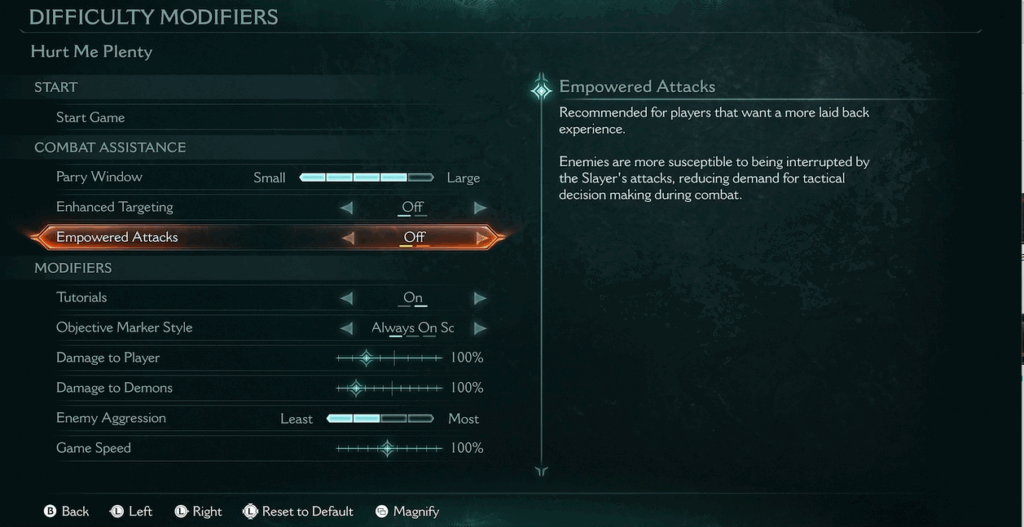This screenshot has height=527, width=1024.
Task: Select the Start Game entry
Action: pos(91,117)
